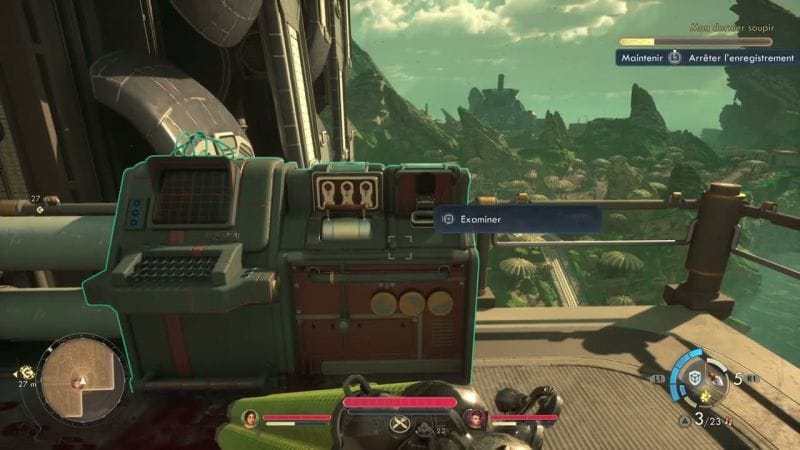Select the left companion portrait
This screenshot has width=800, height=450.
click(250, 417)
